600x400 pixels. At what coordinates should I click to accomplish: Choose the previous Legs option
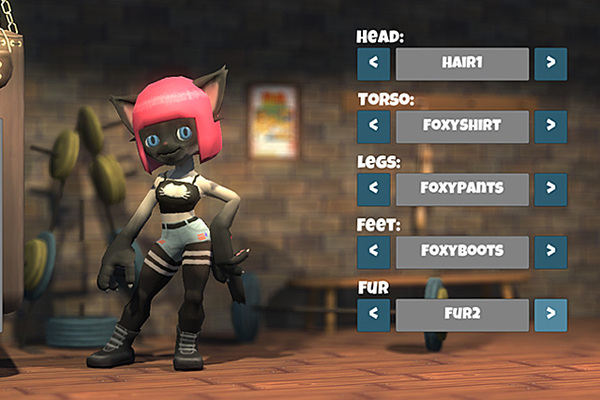click(373, 190)
